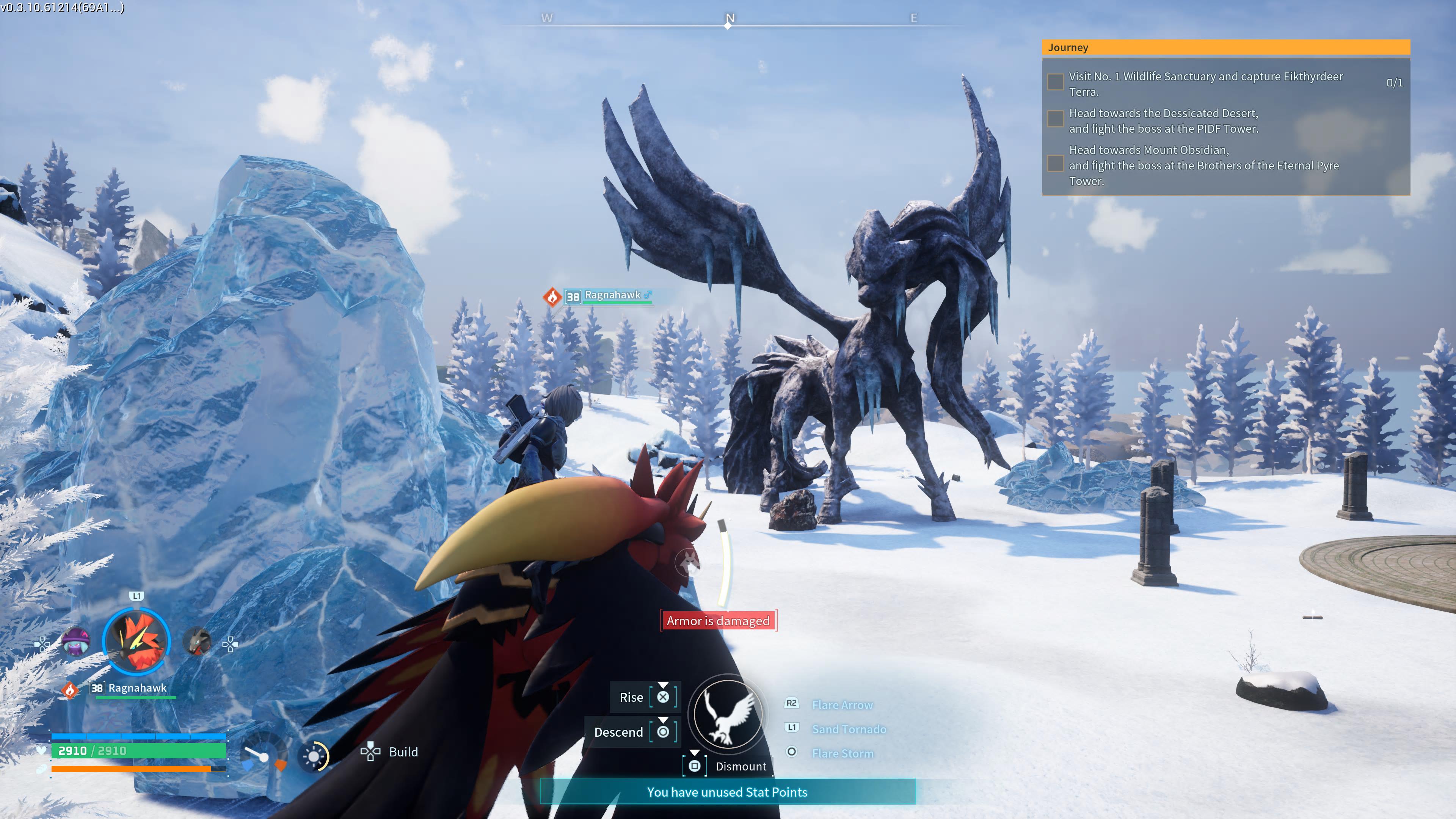The height and width of the screenshot is (819, 1456).
Task: Choose the Rise flight action
Action: click(x=631, y=698)
